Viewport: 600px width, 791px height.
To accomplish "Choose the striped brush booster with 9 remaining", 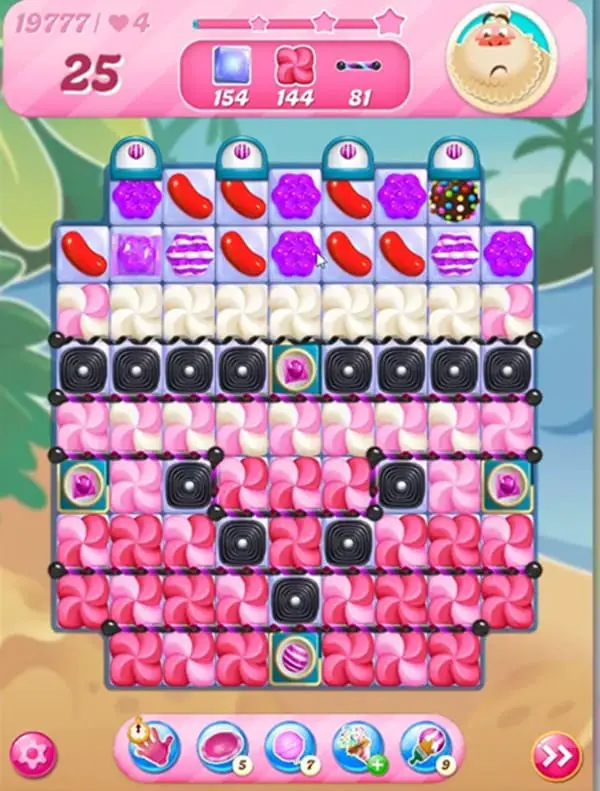I will 425,745.
